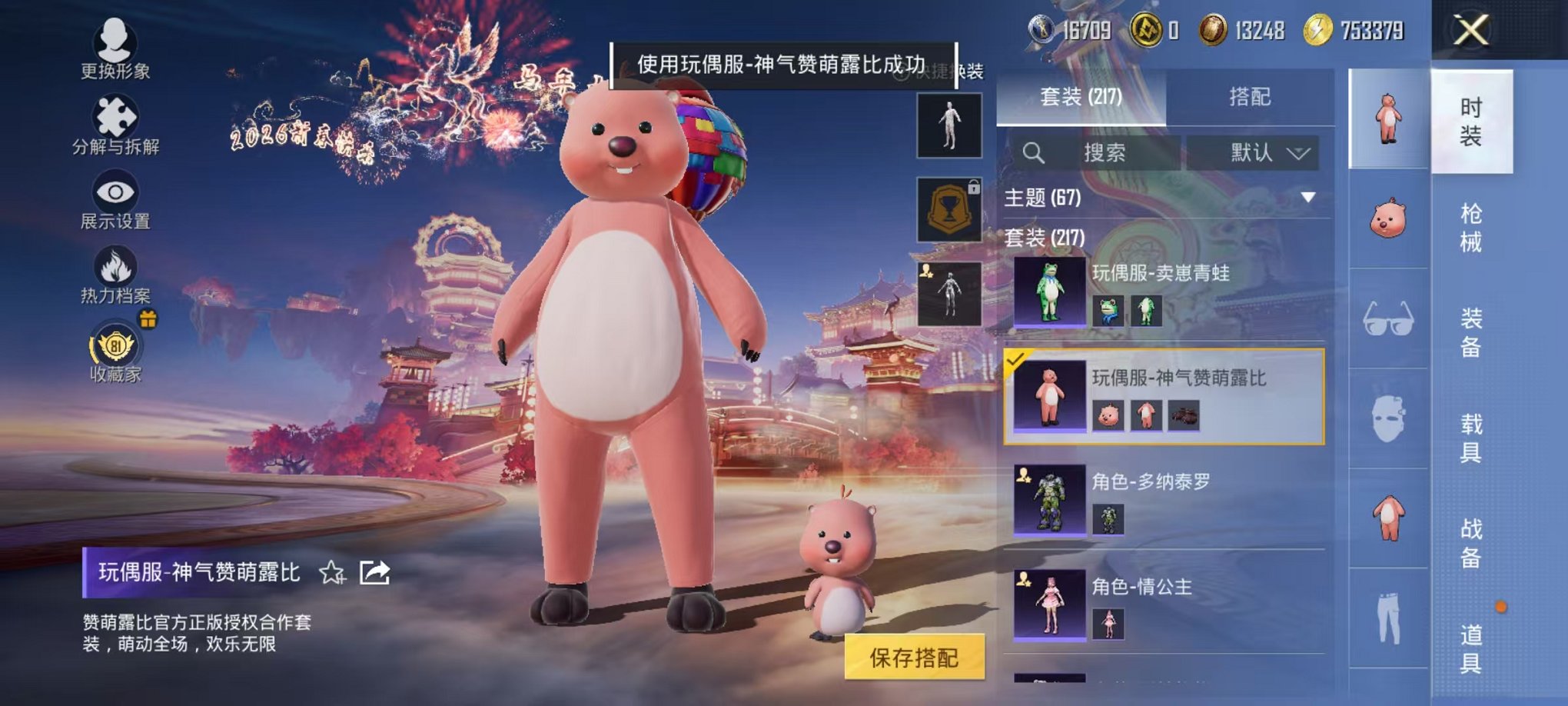Click the search magnifier icon
This screenshot has height=706, width=1568.
click(1035, 152)
